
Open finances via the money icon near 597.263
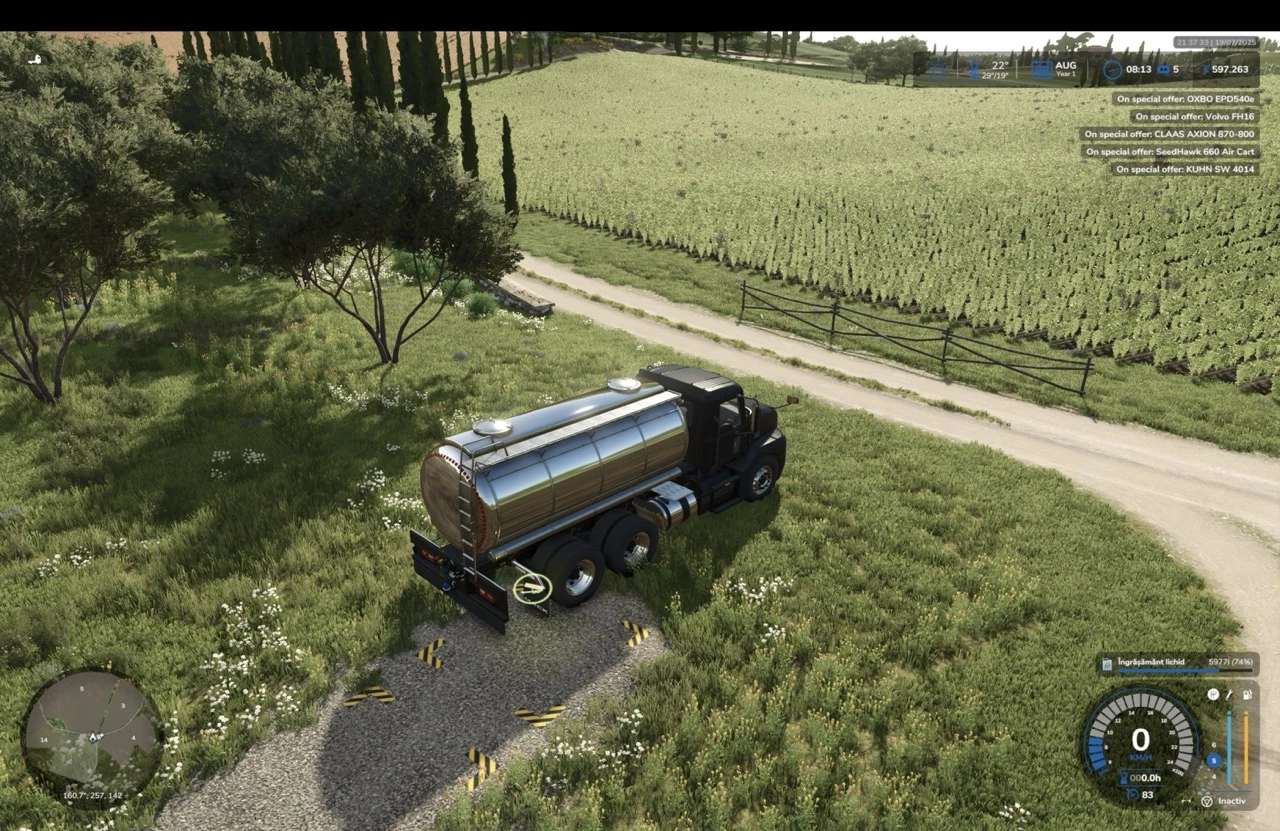[x=1206, y=69]
